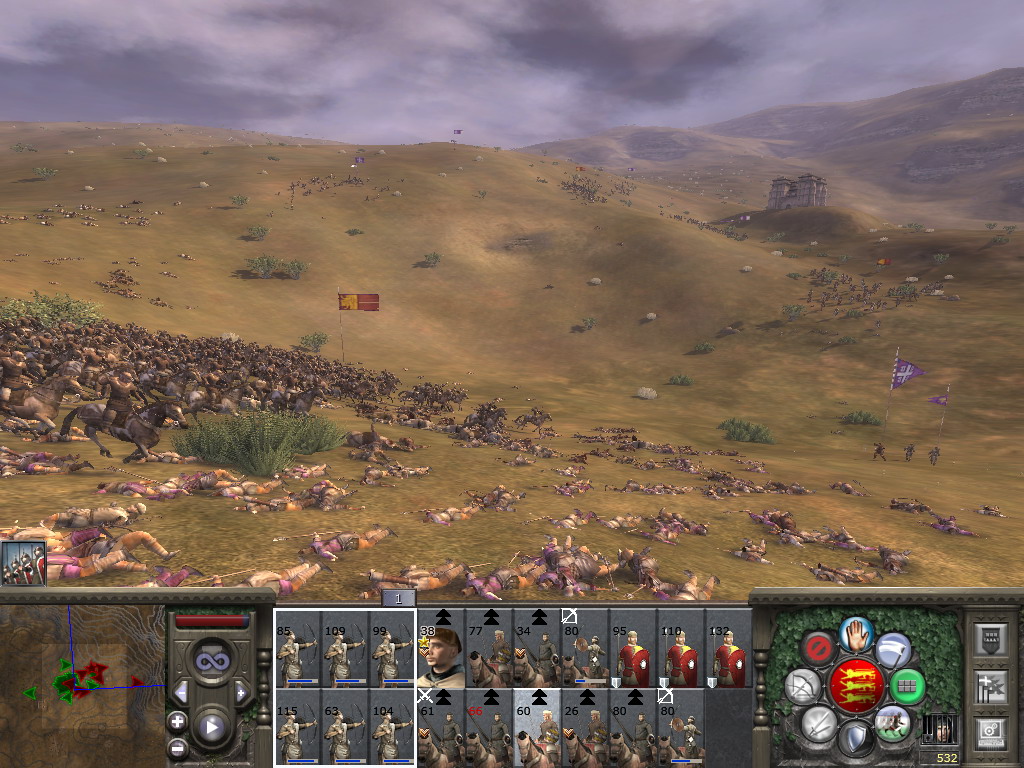Zoom out the minimap with minus button
The image size is (1024, 768).
[178, 747]
